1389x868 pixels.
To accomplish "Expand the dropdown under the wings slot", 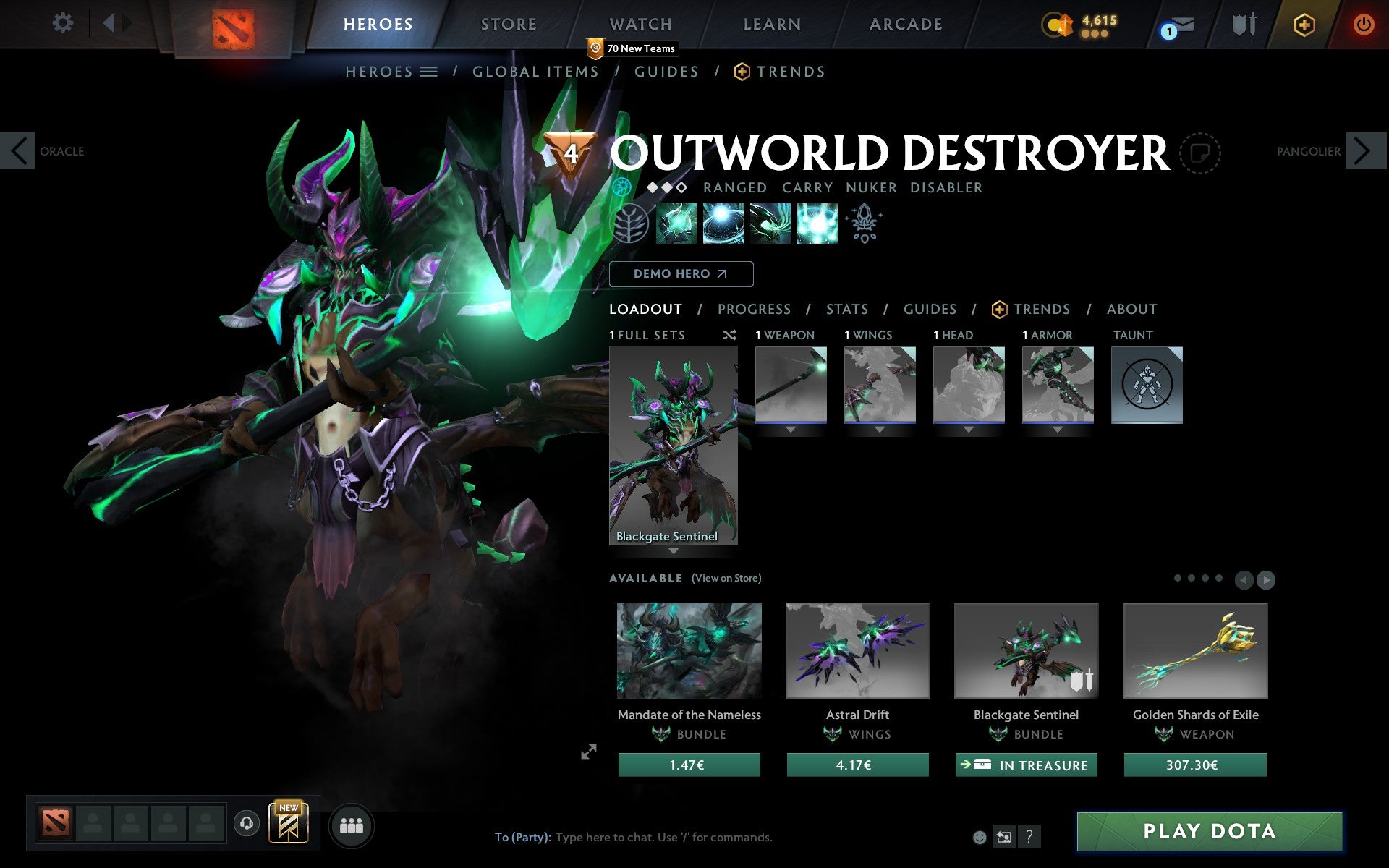I will [880, 428].
